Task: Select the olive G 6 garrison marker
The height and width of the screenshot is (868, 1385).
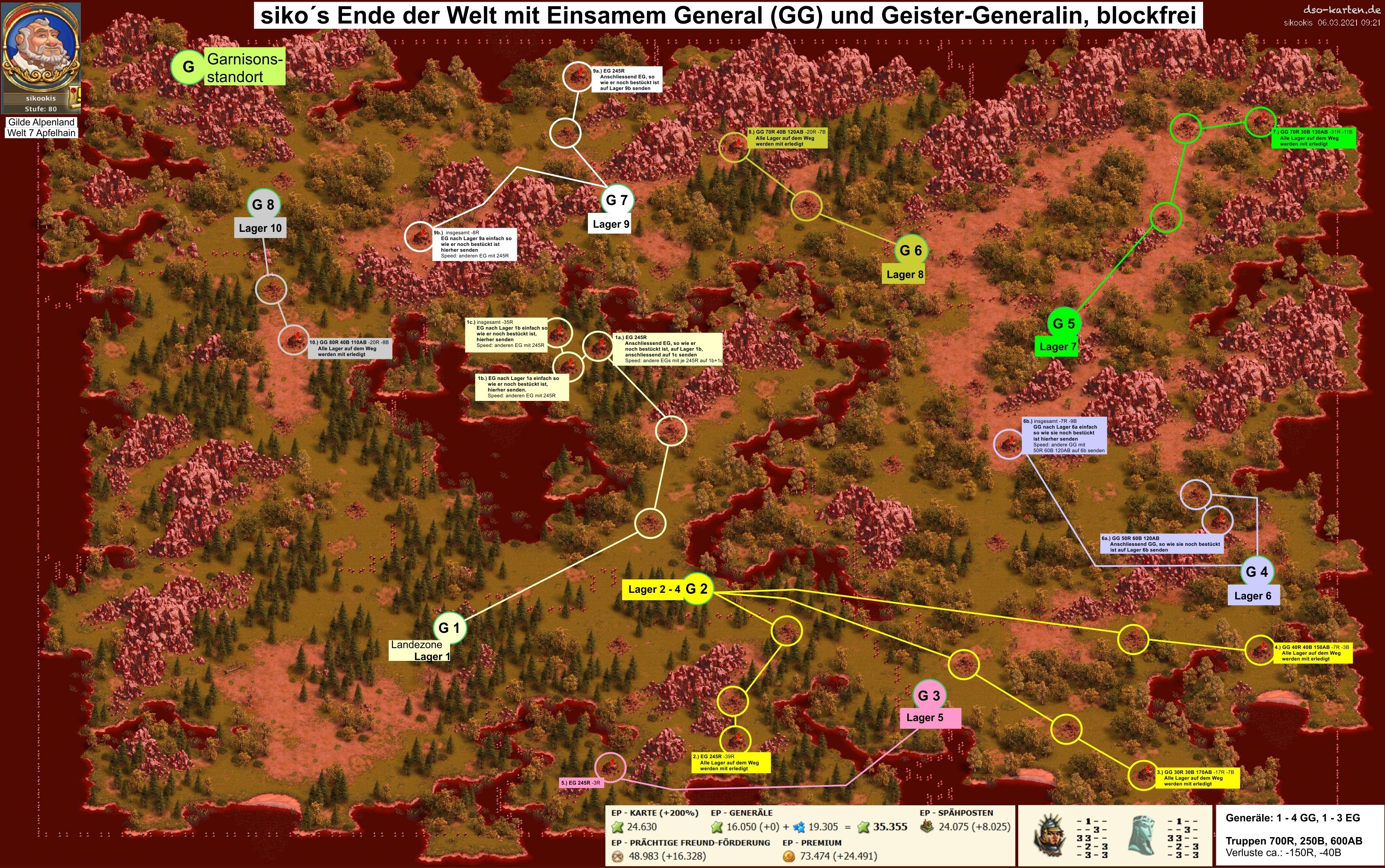Action: point(910,250)
